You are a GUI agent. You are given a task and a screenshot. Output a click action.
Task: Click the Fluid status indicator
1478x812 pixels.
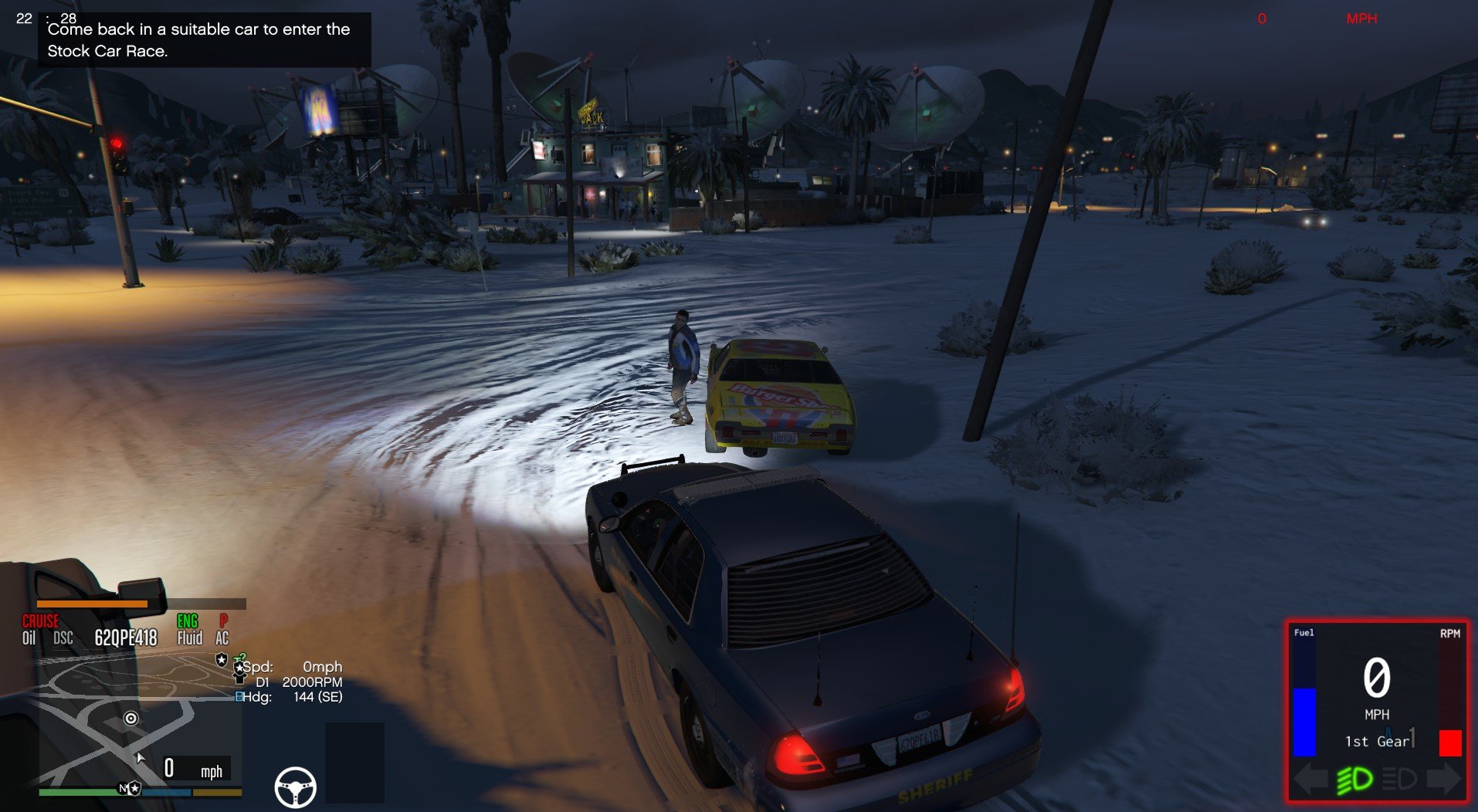tap(190, 638)
